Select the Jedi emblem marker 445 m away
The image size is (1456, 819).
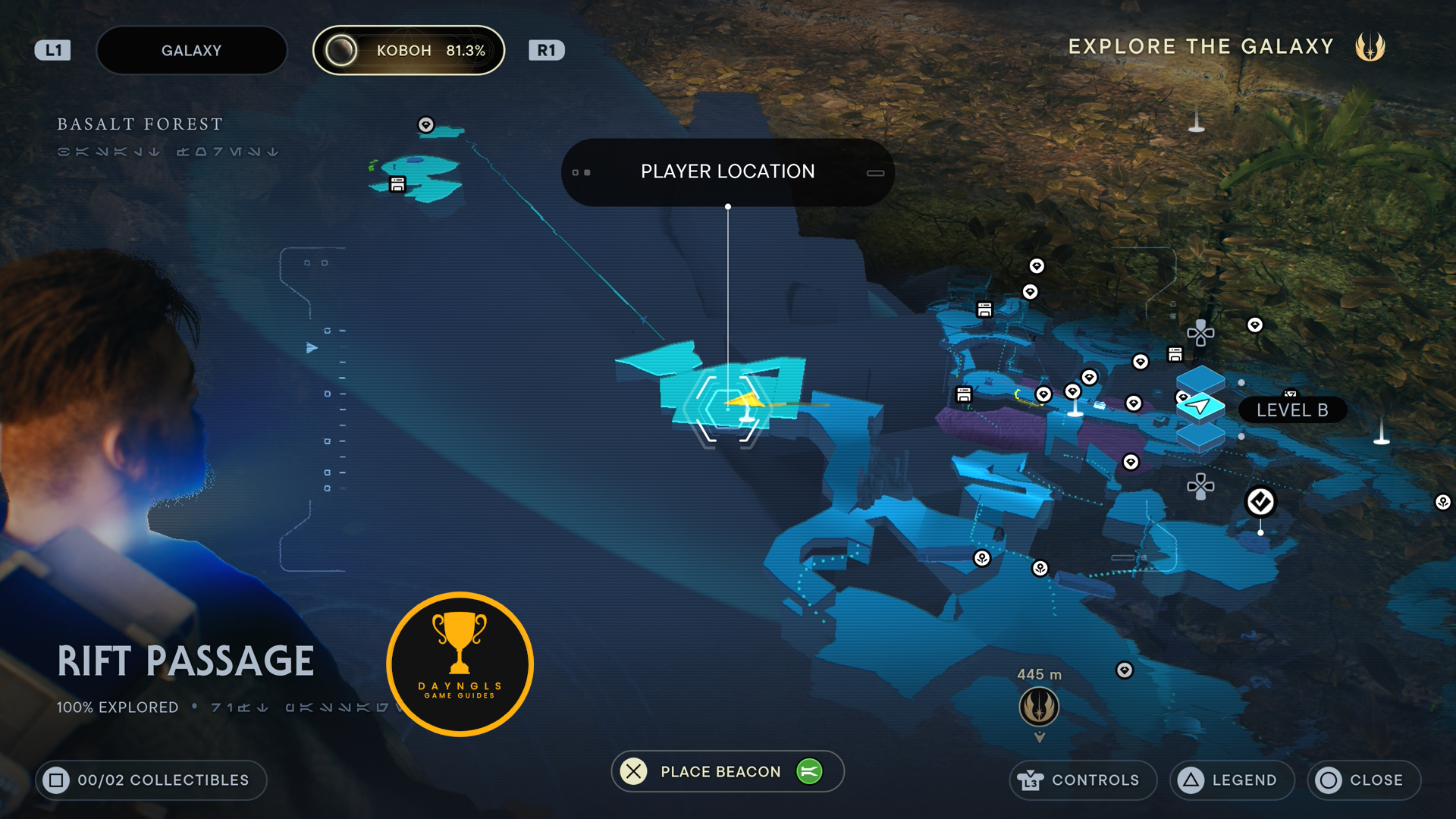pos(1039,707)
